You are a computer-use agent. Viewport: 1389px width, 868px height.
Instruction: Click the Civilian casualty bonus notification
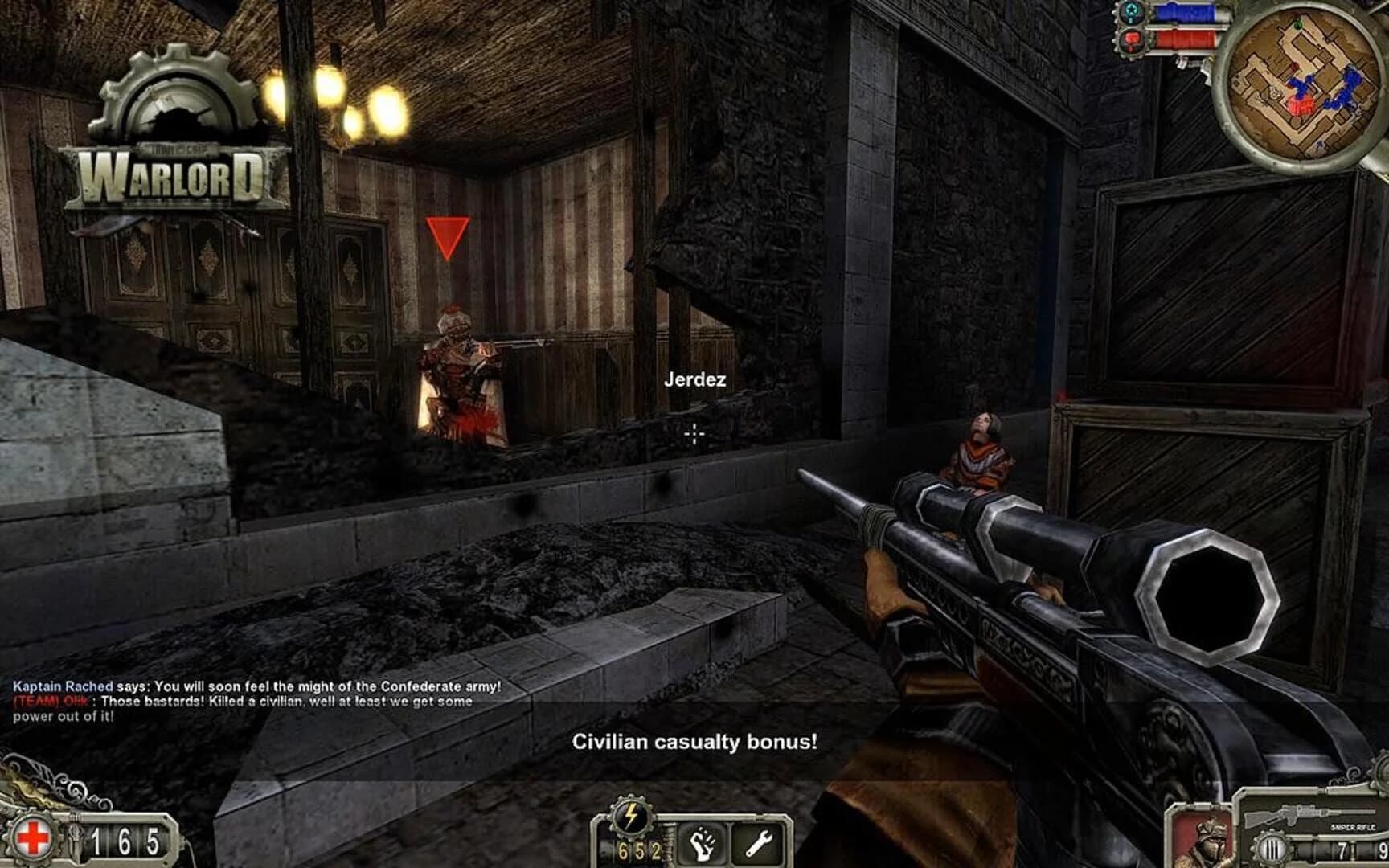click(694, 743)
